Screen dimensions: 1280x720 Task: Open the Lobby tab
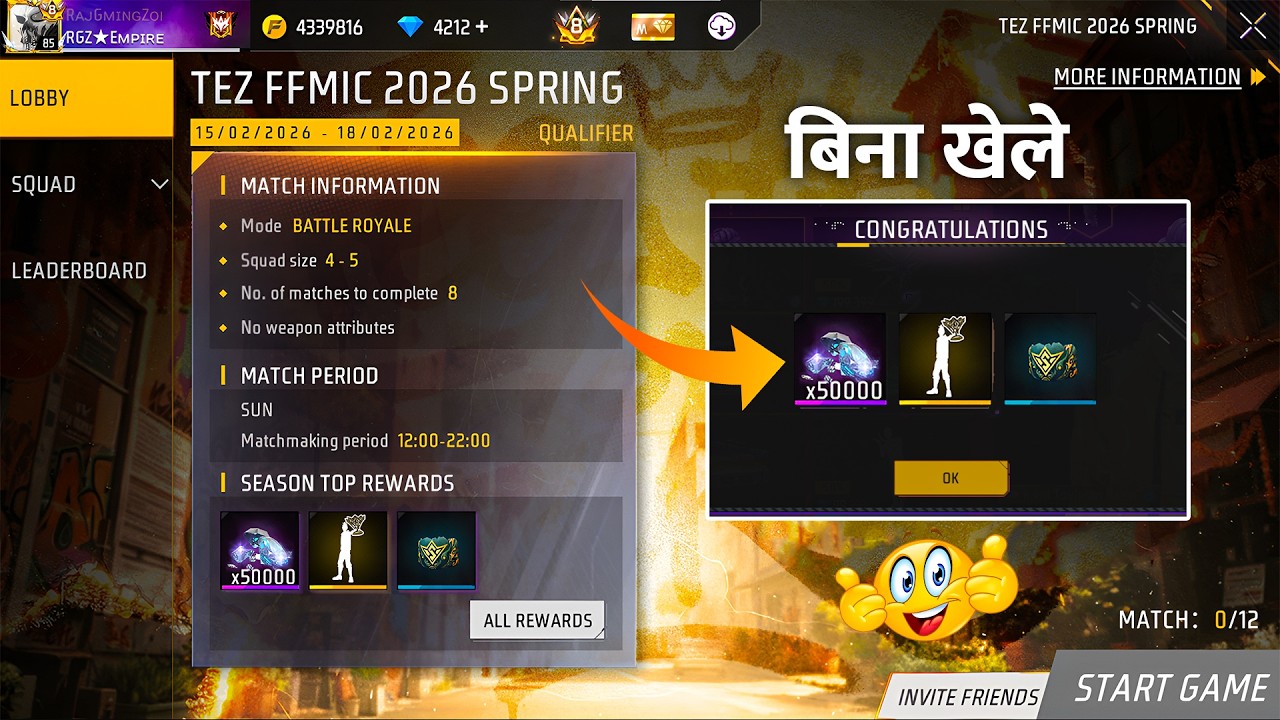[86, 98]
